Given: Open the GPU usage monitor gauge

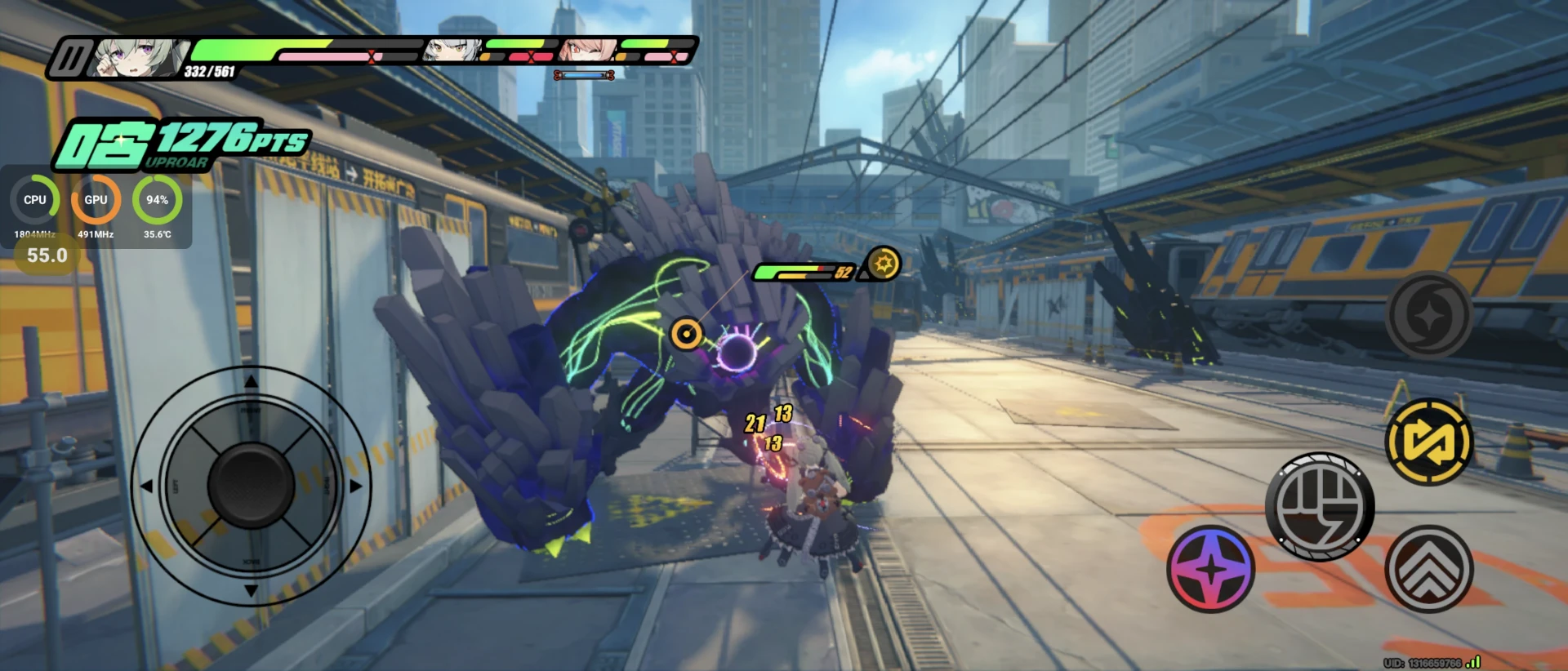Looking at the screenshot, I should coord(96,200).
